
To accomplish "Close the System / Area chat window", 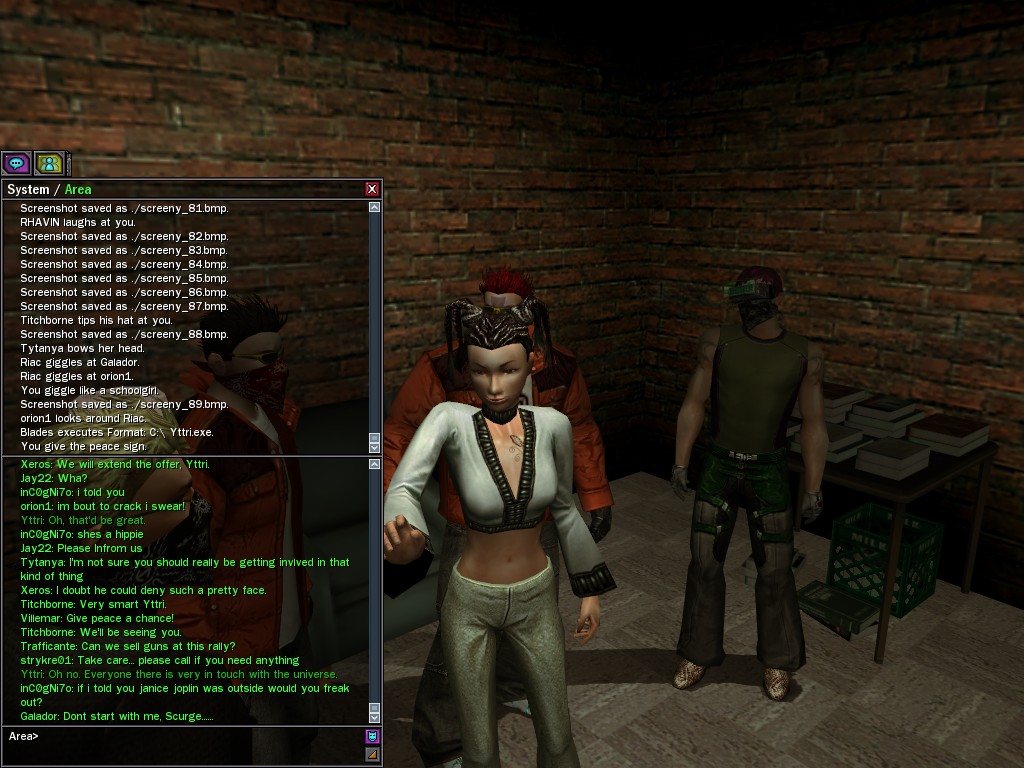I will tap(372, 189).
